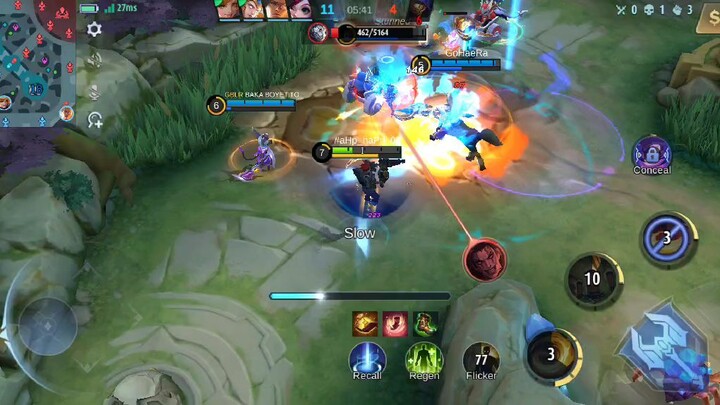Screen dimensions: 720x405
Task: Use the Regen heal button
Action: [424, 358]
